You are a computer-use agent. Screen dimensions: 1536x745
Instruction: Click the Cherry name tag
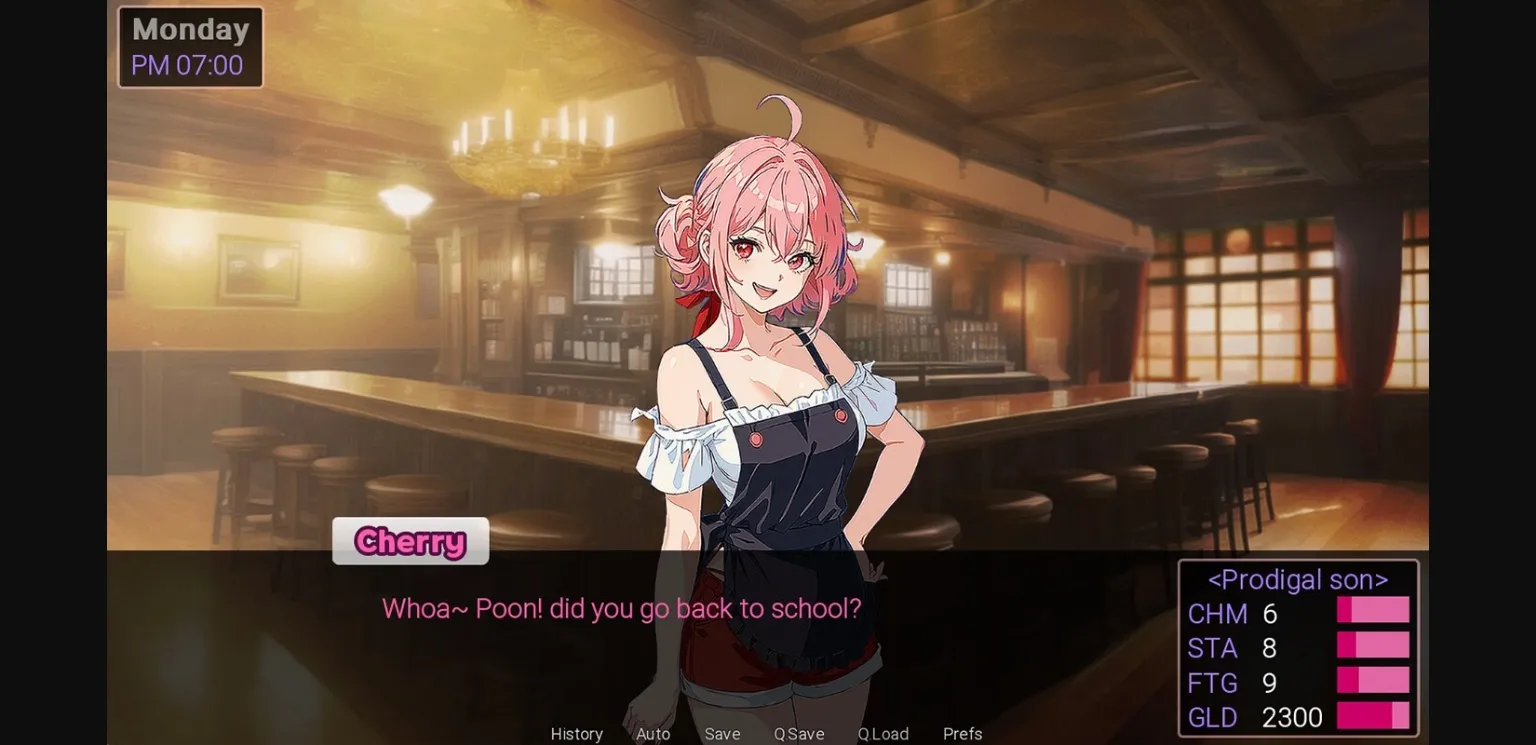tap(410, 541)
